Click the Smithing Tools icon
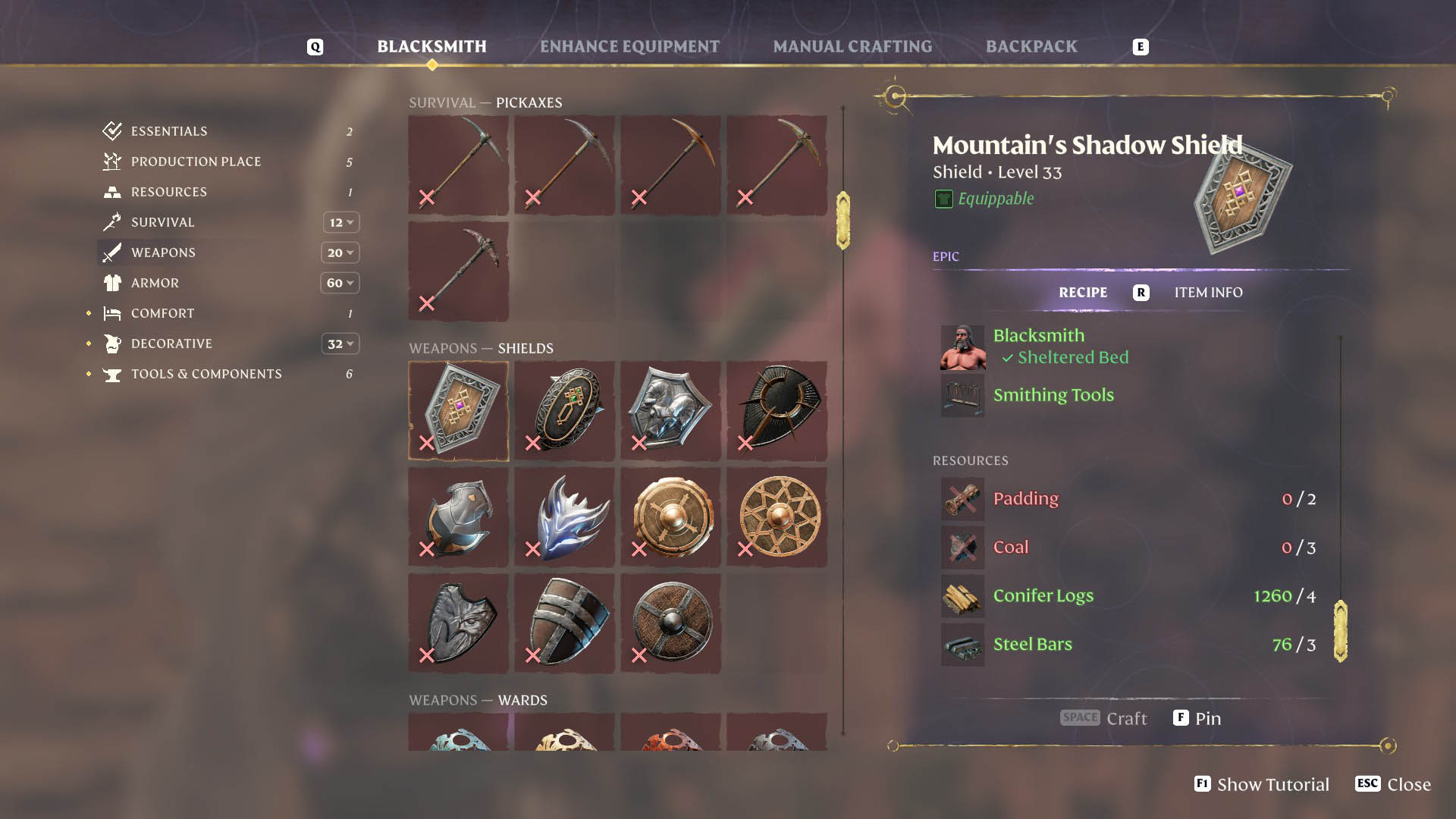This screenshot has height=819, width=1456. (962, 395)
